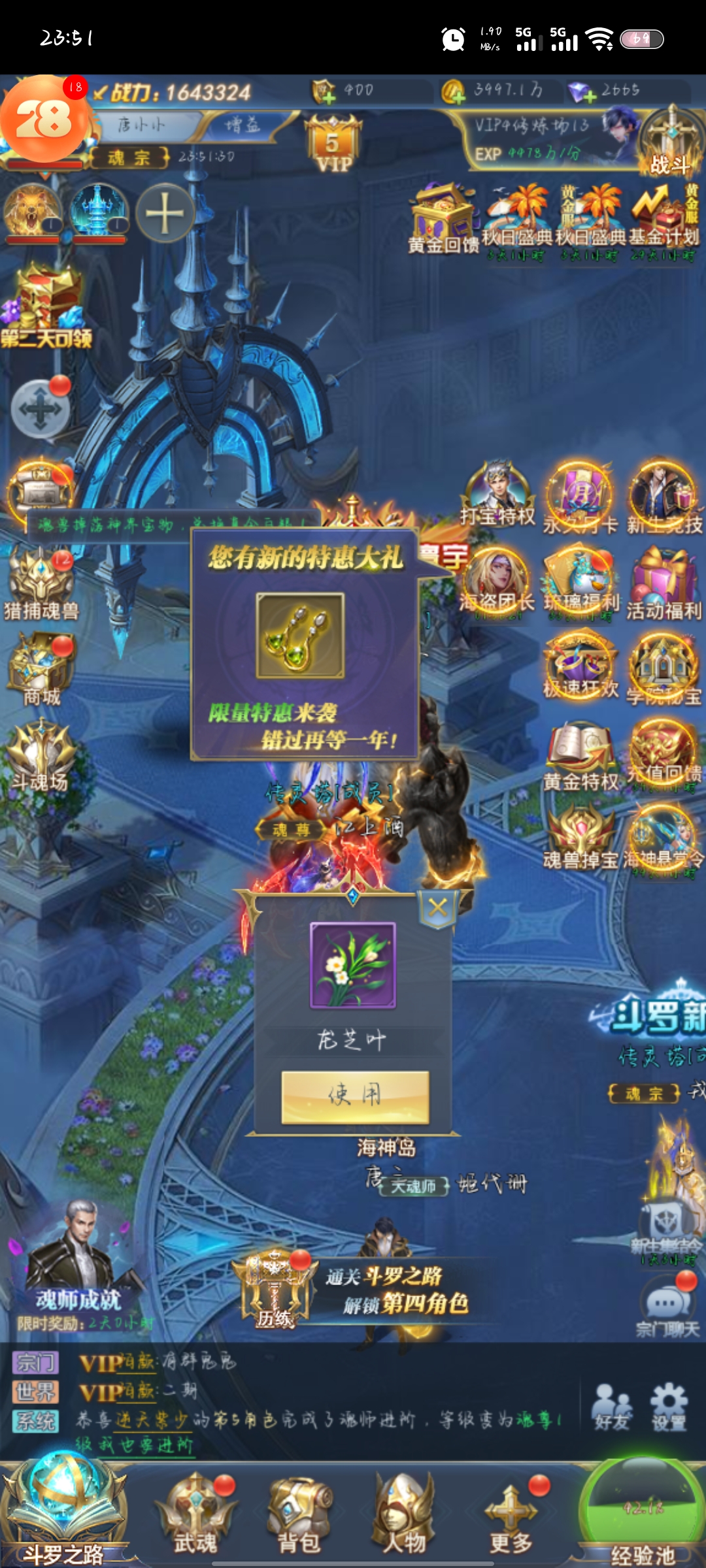Open the 经验池 experience pool
The width and height of the screenshot is (706, 1568).
pyautogui.click(x=641, y=1516)
